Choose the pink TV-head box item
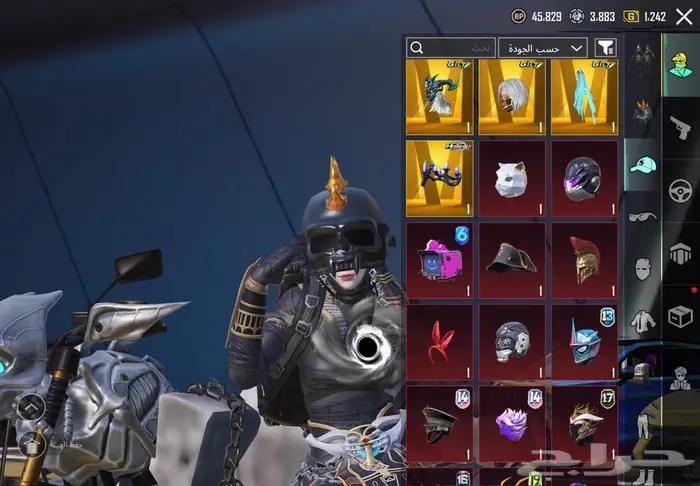This screenshot has height=486, width=700. 440,260
